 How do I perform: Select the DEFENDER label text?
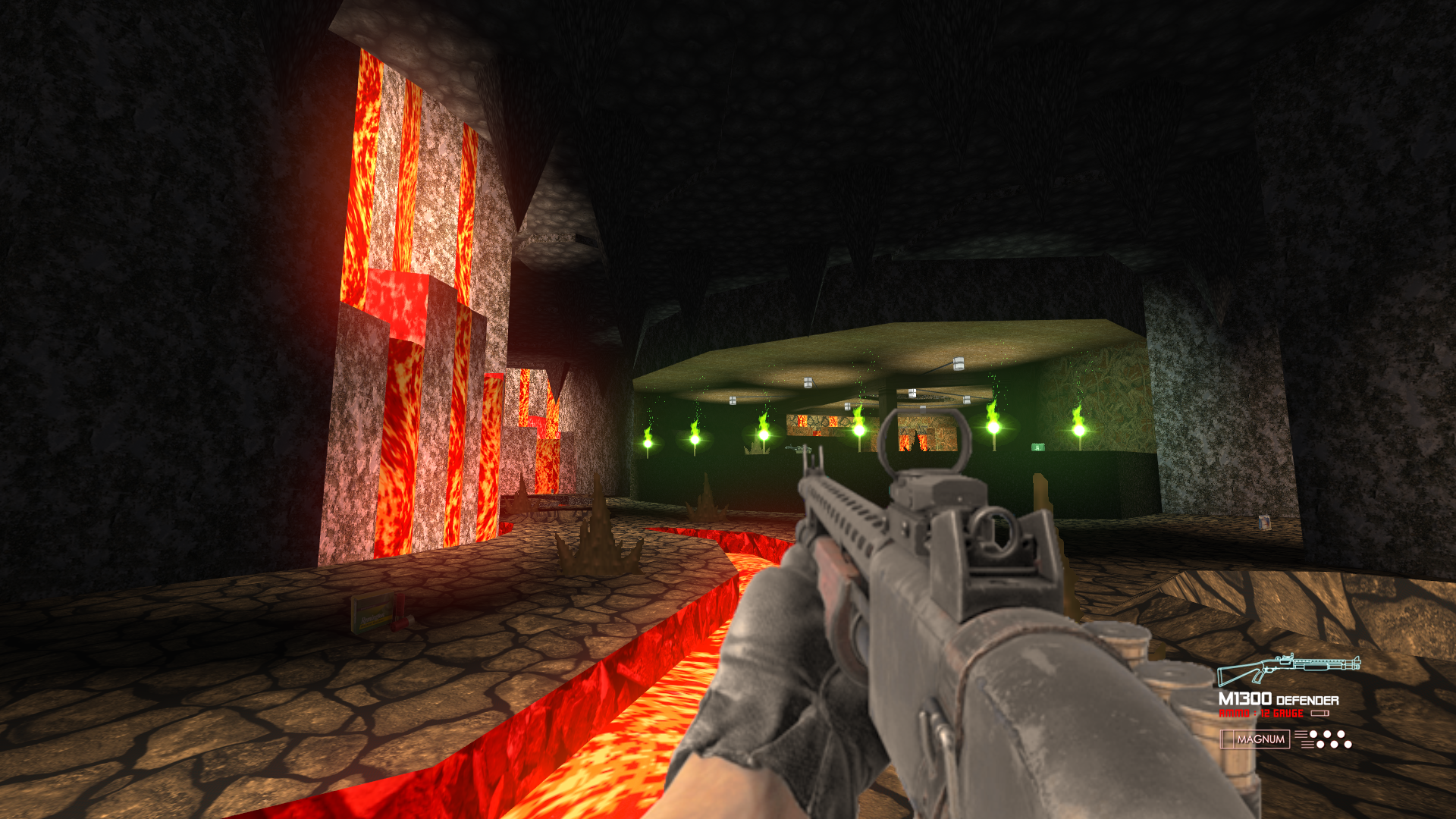pyautogui.click(x=1307, y=699)
